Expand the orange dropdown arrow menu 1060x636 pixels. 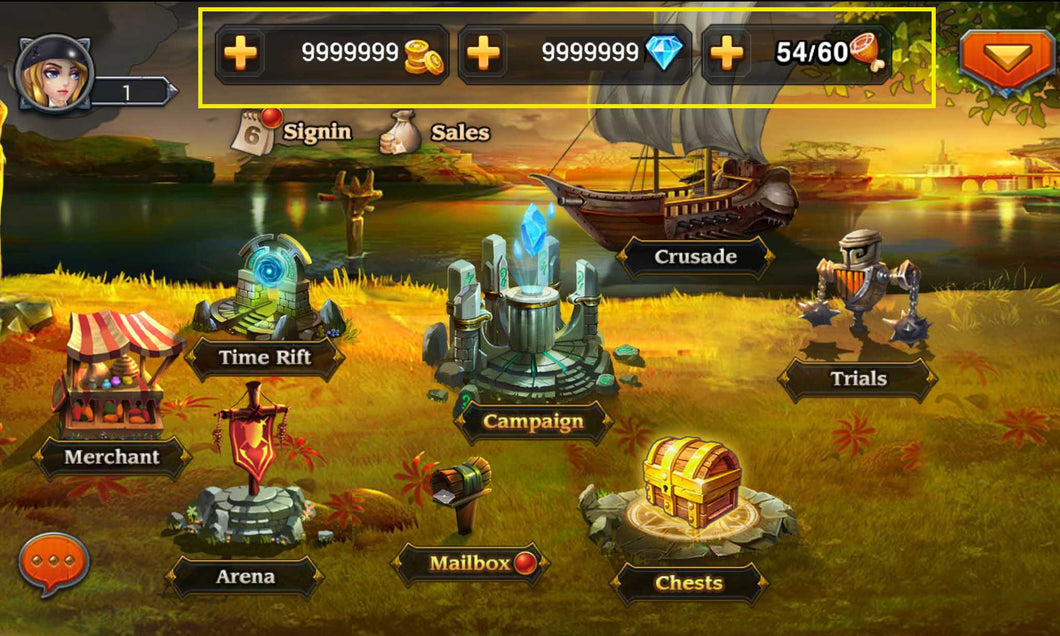pos(1006,56)
